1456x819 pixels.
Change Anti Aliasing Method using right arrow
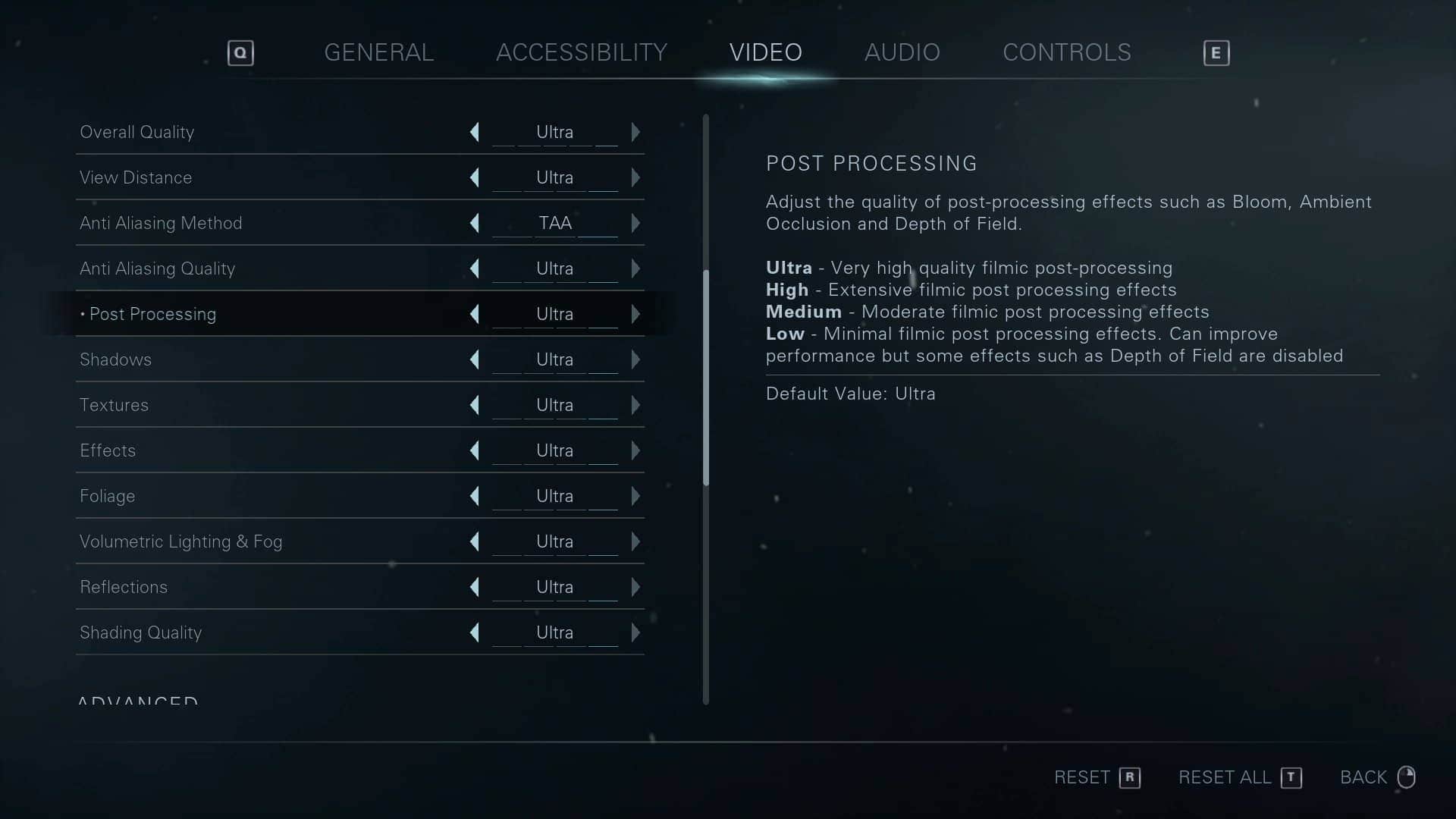[635, 223]
